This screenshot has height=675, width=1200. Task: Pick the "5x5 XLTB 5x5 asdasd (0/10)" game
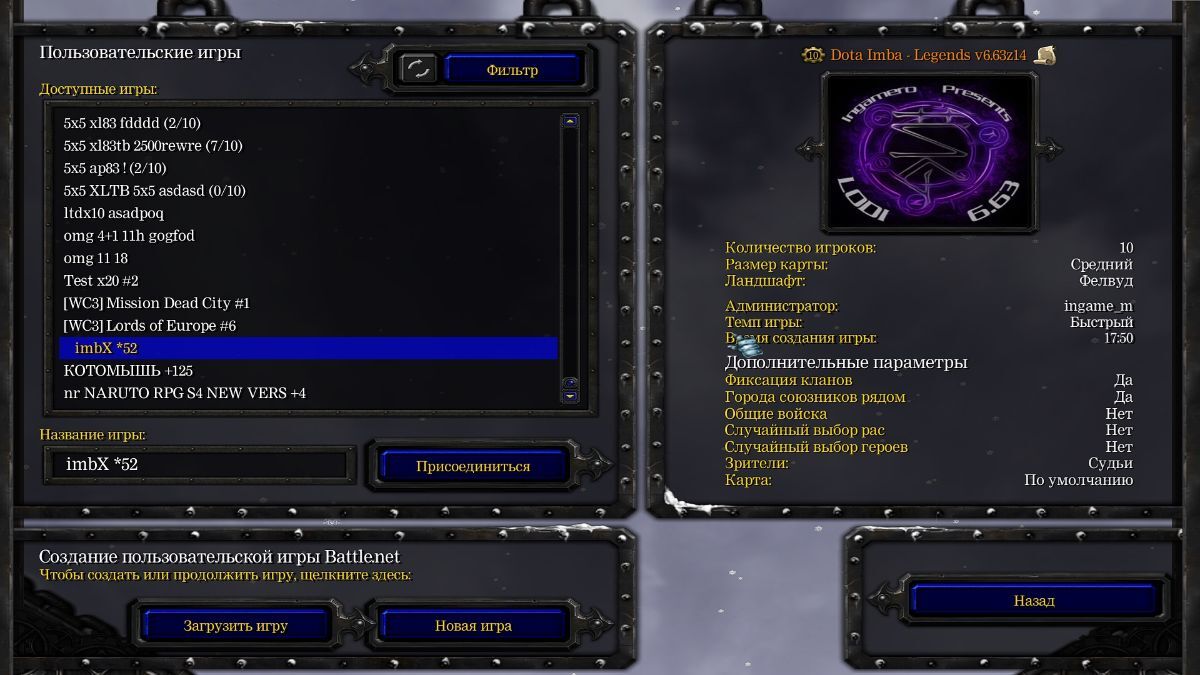point(154,191)
